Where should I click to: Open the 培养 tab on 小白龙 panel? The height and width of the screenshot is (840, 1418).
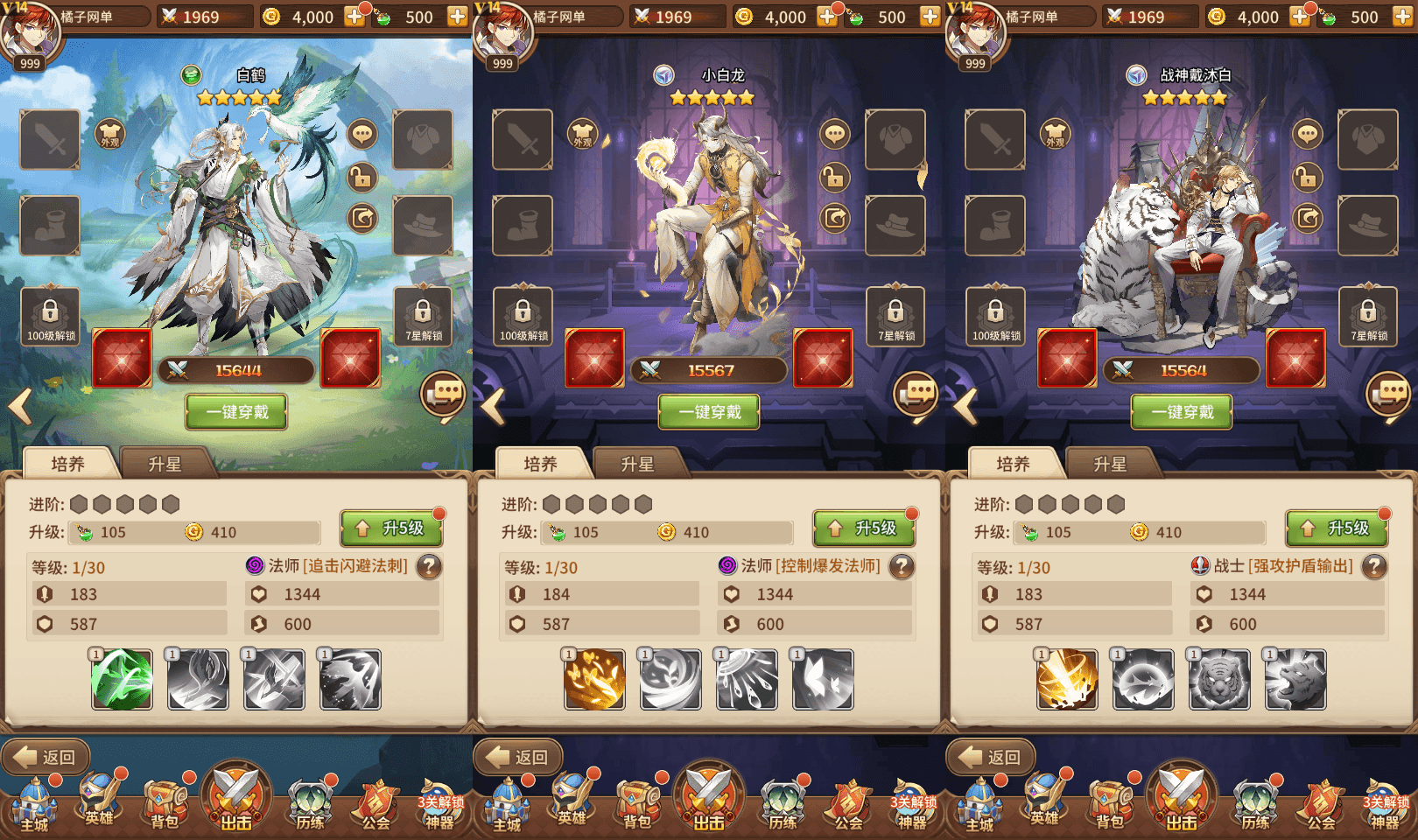(x=540, y=464)
